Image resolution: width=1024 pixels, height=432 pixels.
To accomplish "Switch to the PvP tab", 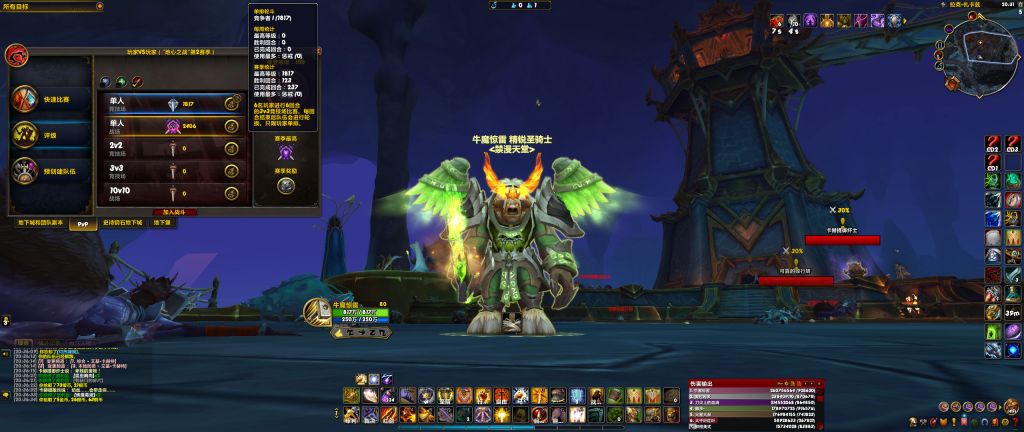I will (x=84, y=224).
